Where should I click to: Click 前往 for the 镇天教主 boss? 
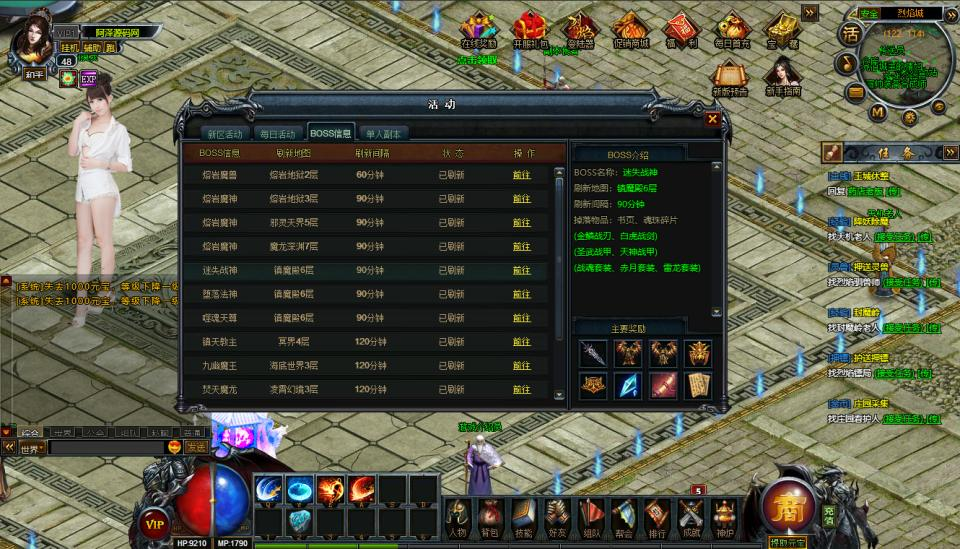pos(522,342)
